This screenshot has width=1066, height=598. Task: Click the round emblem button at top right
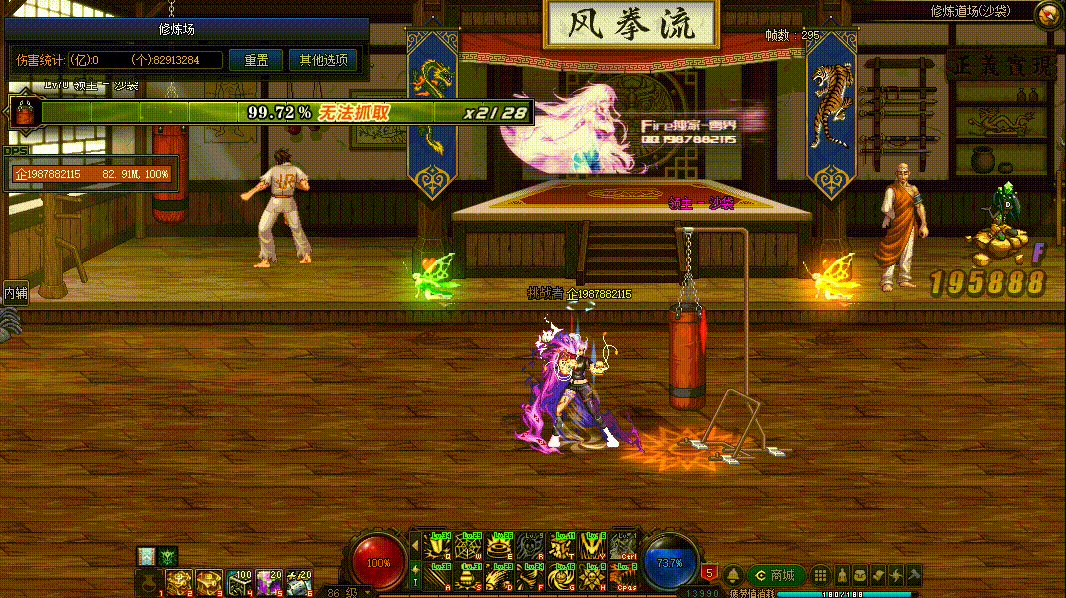1048,14
